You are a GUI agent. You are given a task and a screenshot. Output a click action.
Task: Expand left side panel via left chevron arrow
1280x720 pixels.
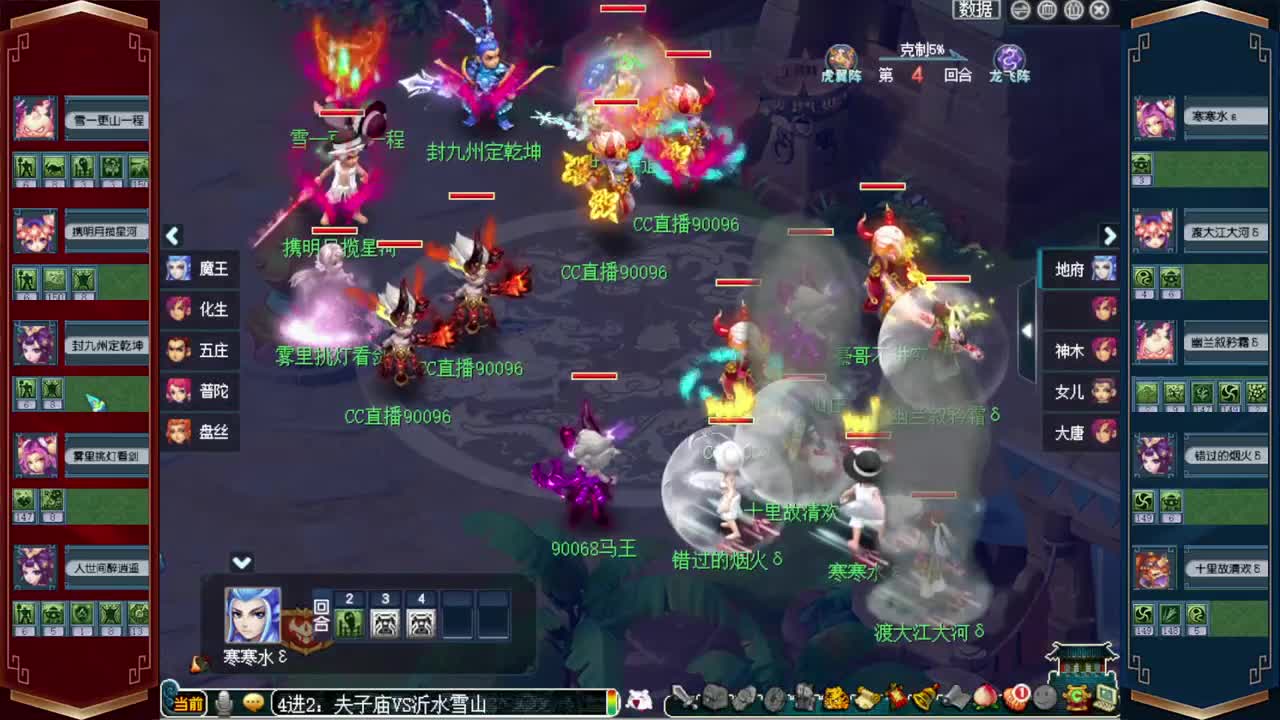click(x=173, y=236)
